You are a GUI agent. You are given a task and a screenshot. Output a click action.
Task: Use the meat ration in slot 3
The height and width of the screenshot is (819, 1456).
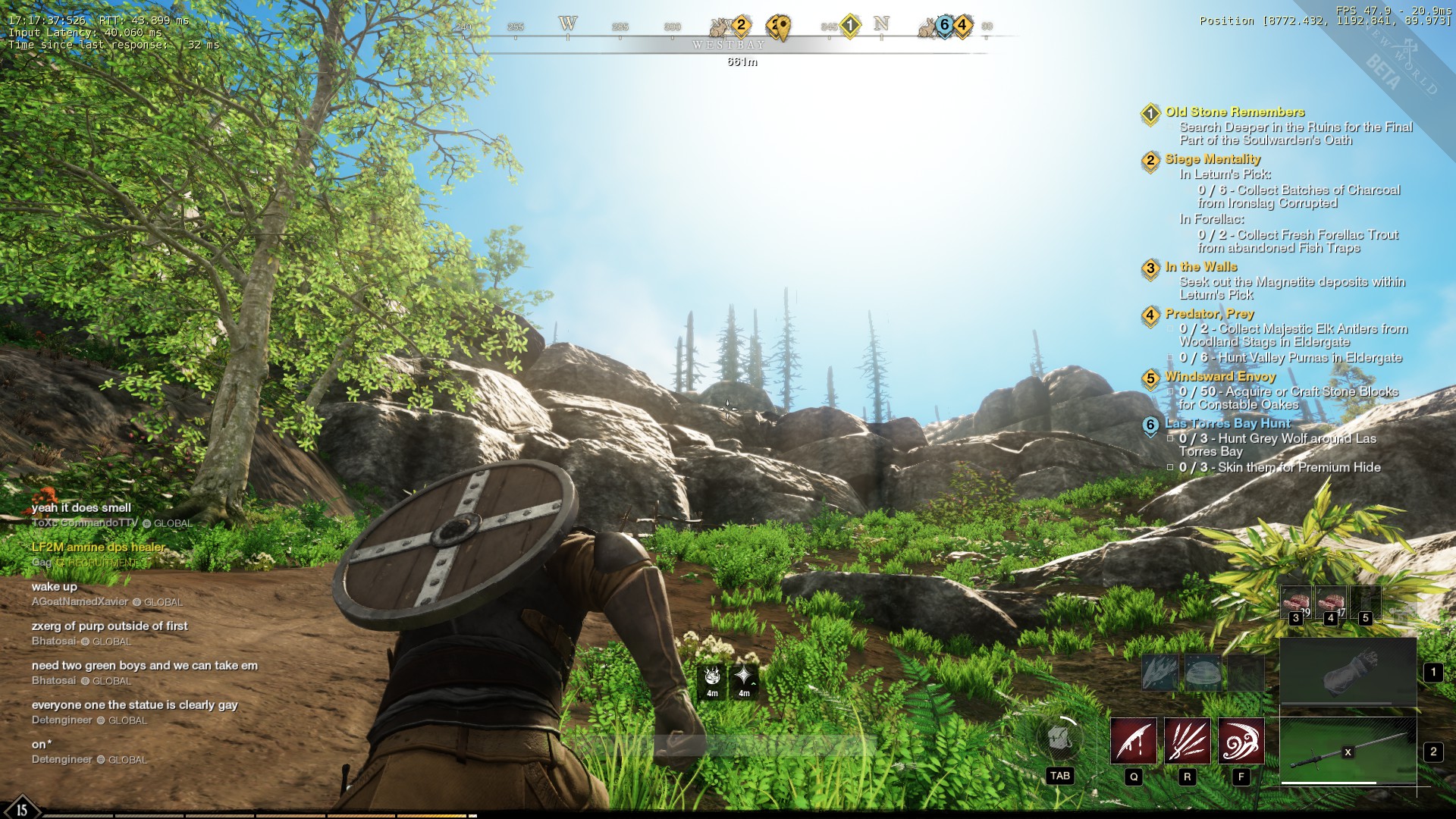point(1295,602)
